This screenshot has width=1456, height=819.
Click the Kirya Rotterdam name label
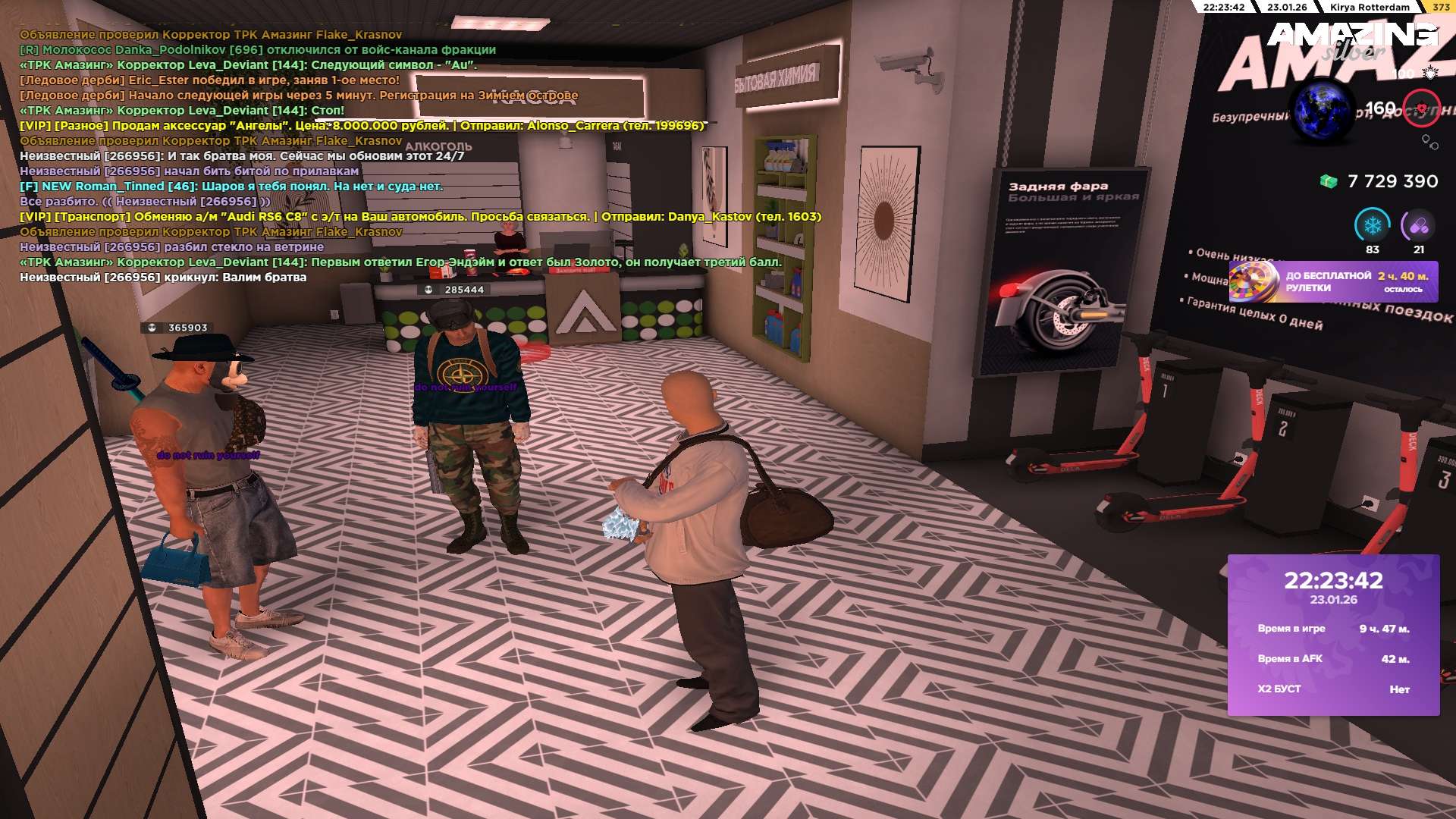[1369, 8]
